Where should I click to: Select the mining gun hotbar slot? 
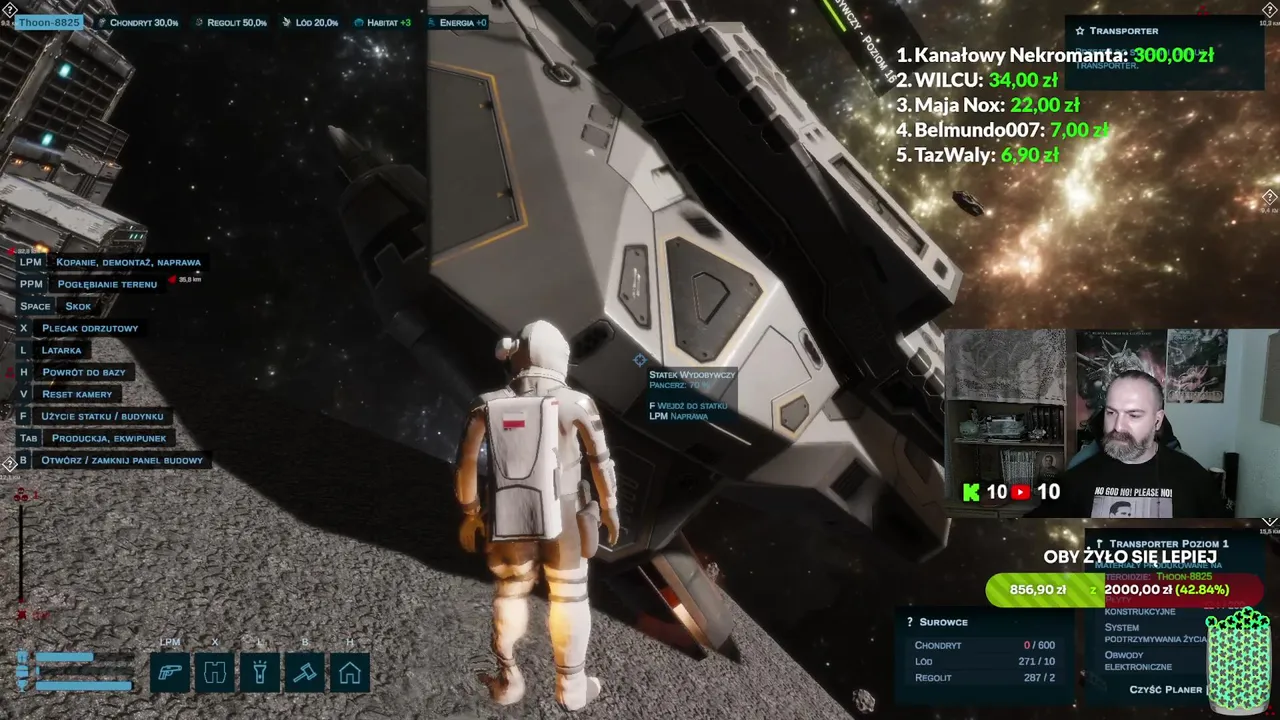click(170, 673)
